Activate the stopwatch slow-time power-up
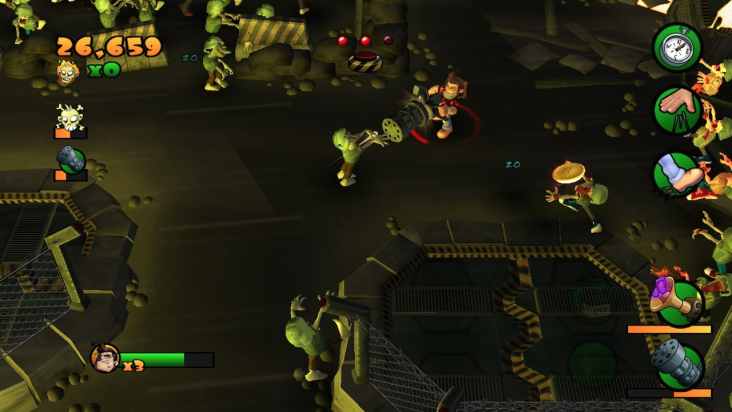Image resolution: width=732 pixels, height=412 pixels. [677, 46]
